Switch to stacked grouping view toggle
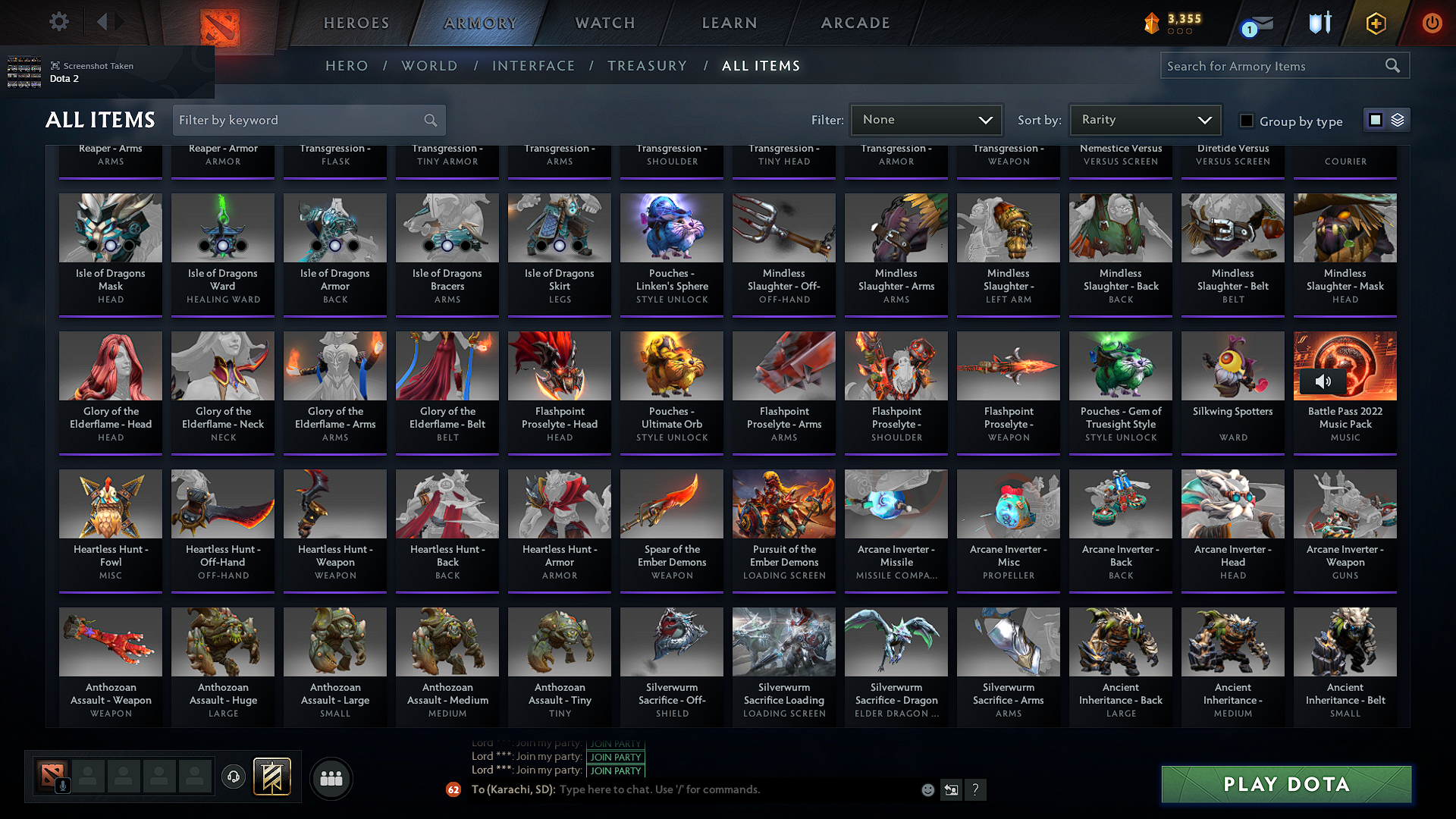Image resolution: width=1456 pixels, height=819 pixels. 1398,119
